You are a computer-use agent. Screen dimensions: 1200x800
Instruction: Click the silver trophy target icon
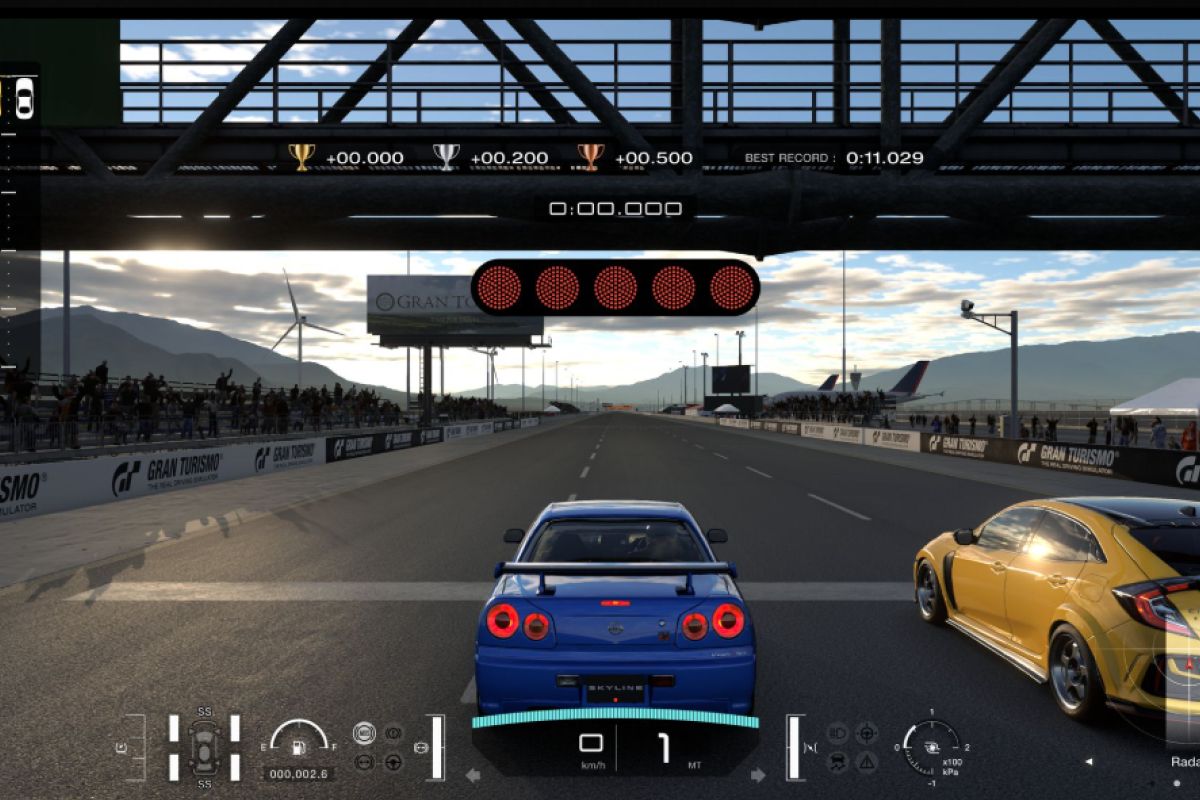tap(446, 156)
